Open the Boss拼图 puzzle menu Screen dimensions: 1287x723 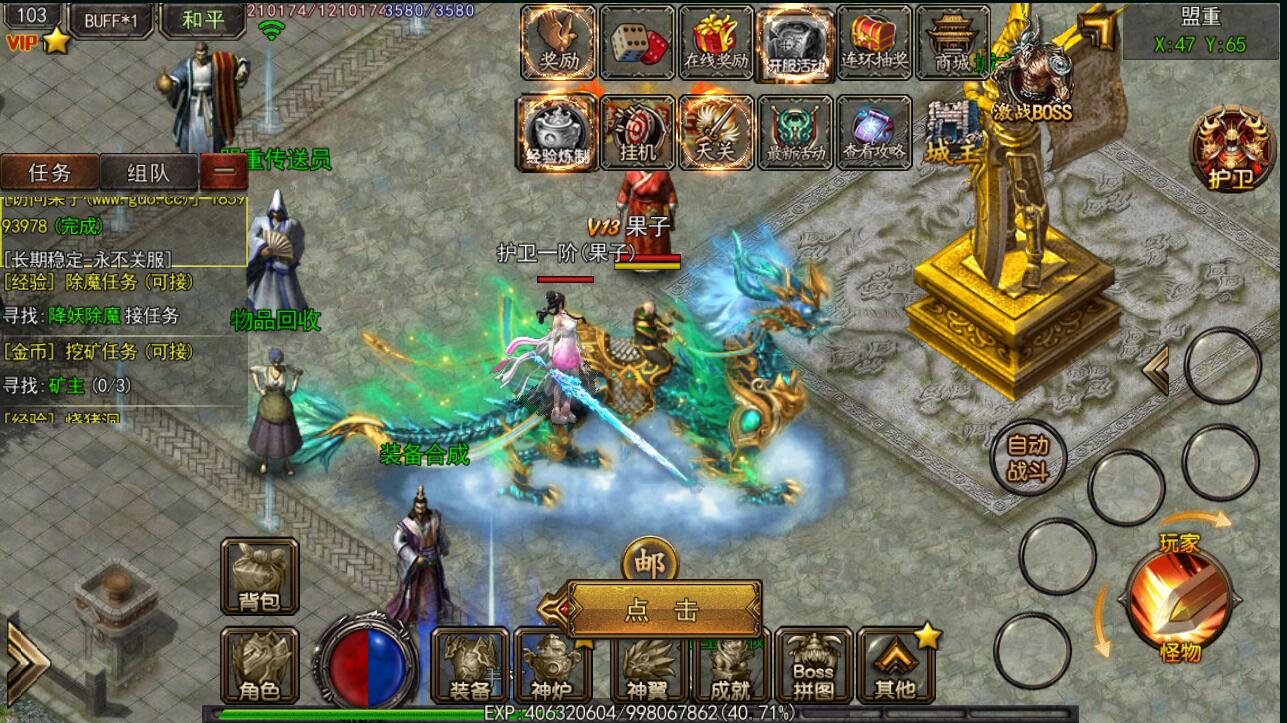click(x=813, y=665)
